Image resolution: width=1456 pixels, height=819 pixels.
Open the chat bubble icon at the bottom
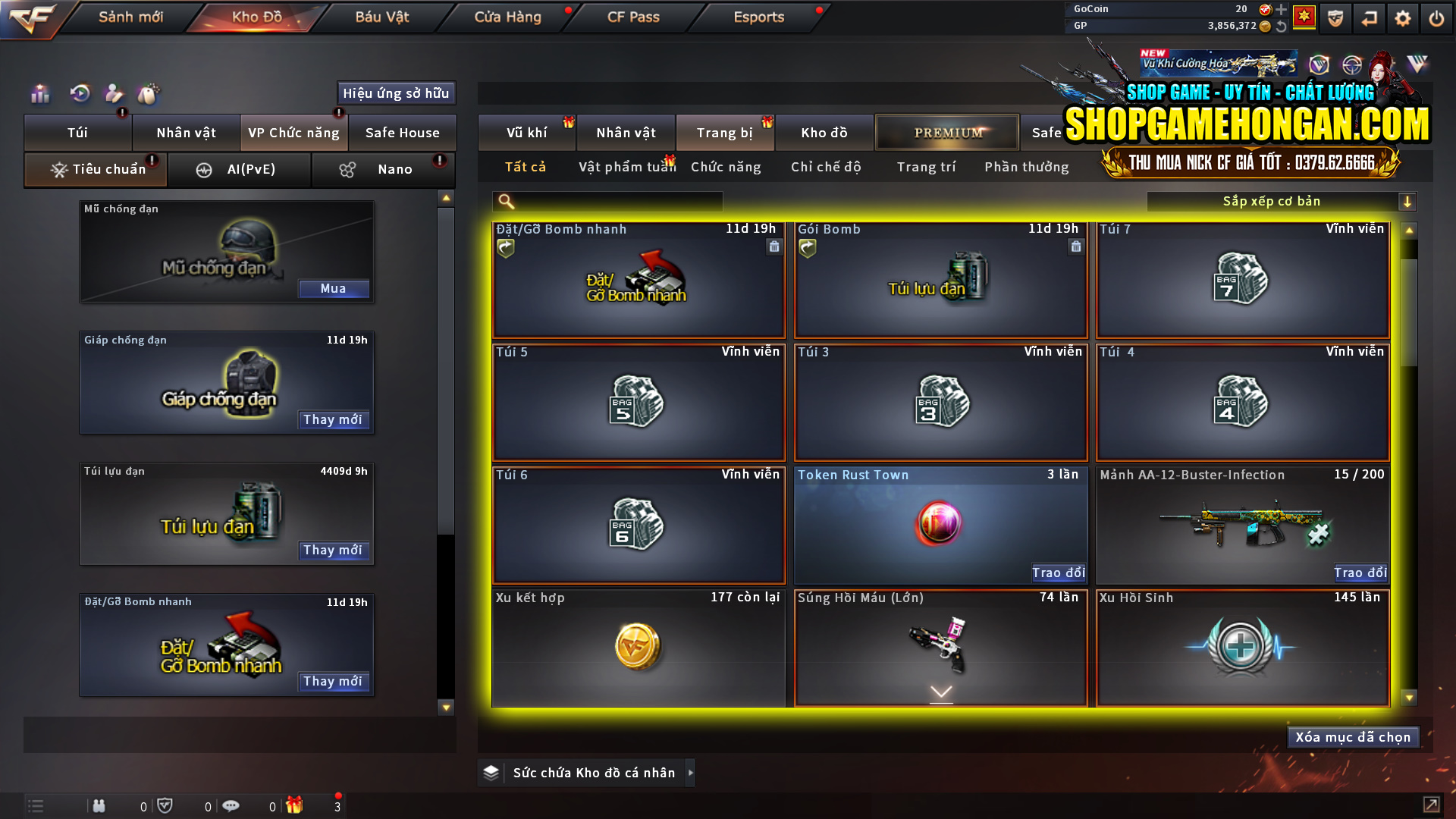[x=231, y=805]
